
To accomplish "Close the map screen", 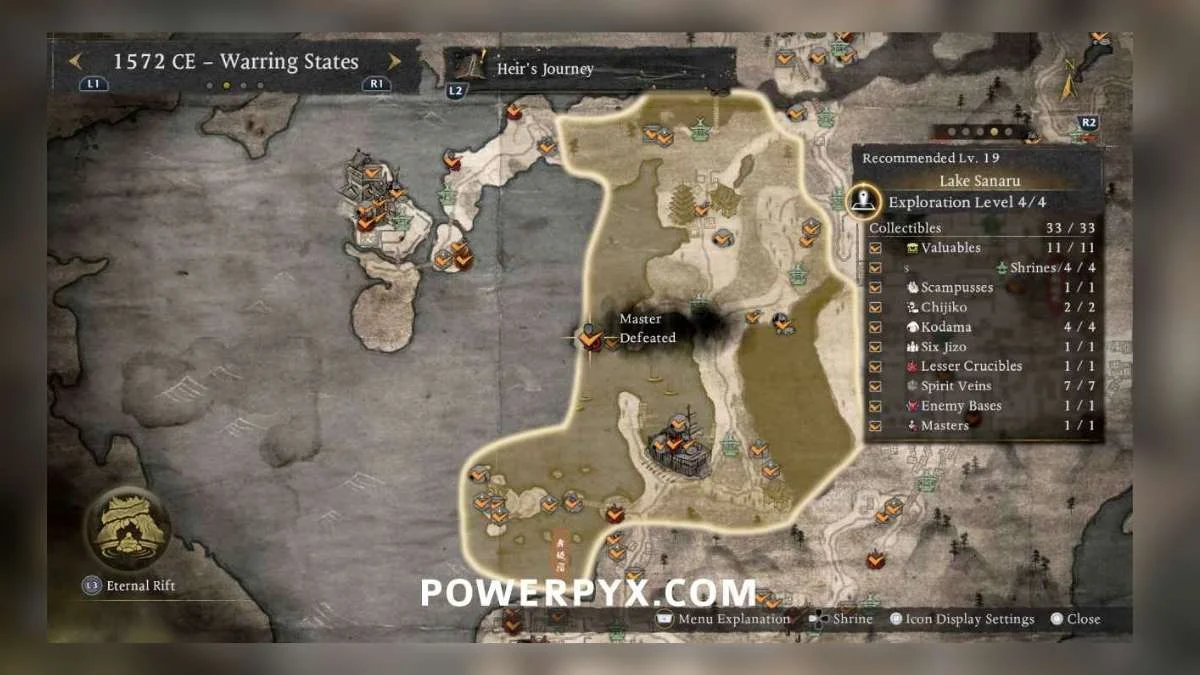I will (x=1076, y=619).
